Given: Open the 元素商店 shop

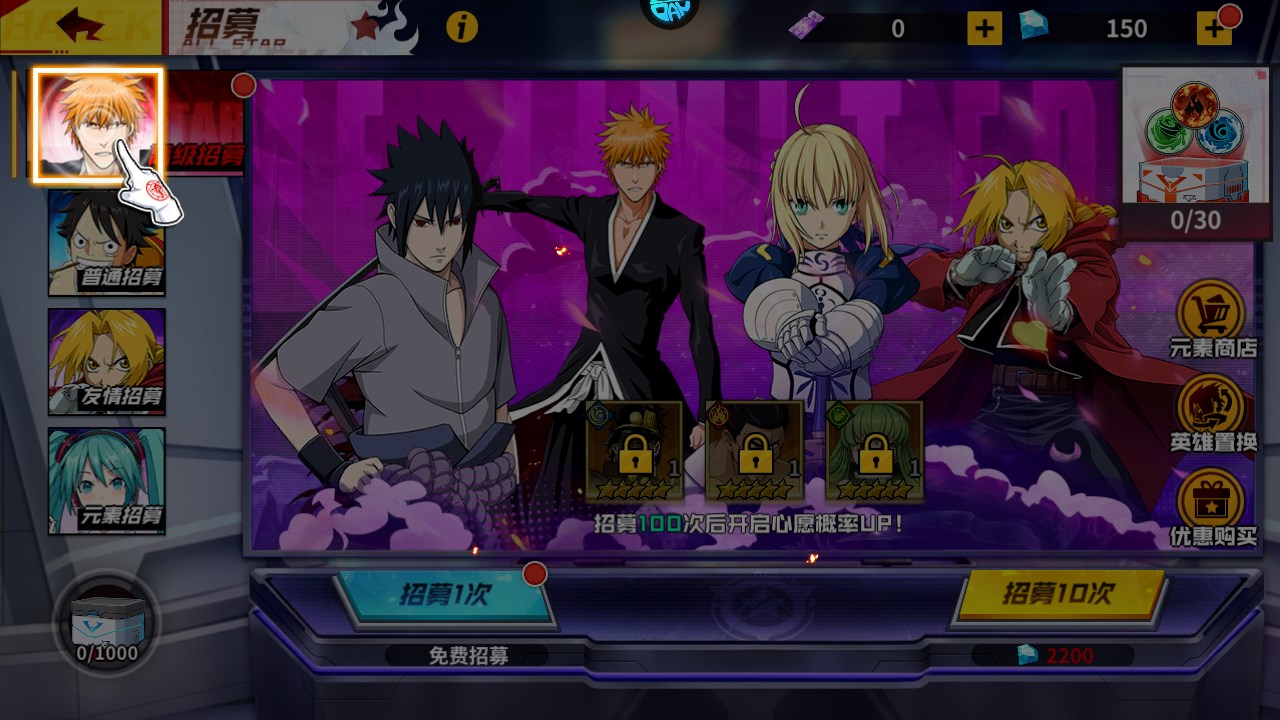Looking at the screenshot, I should pyautogui.click(x=1212, y=319).
